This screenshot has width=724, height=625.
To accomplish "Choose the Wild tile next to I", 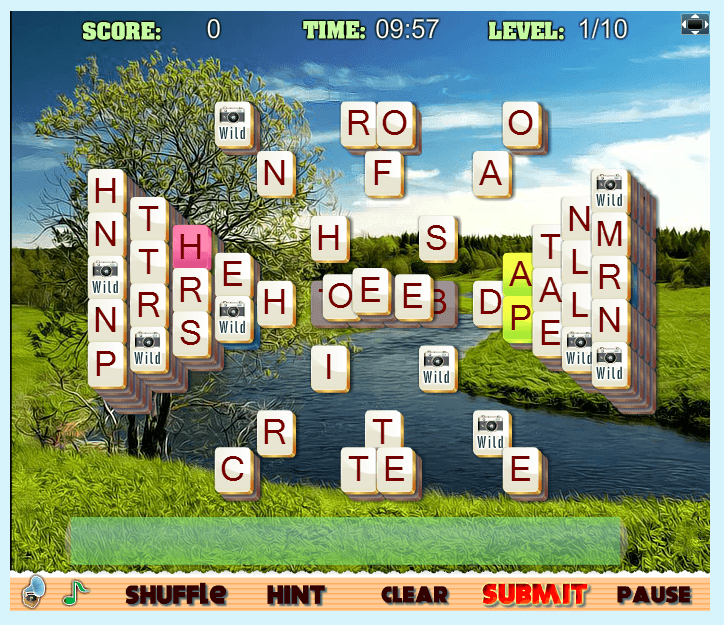I will [x=437, y=368].
